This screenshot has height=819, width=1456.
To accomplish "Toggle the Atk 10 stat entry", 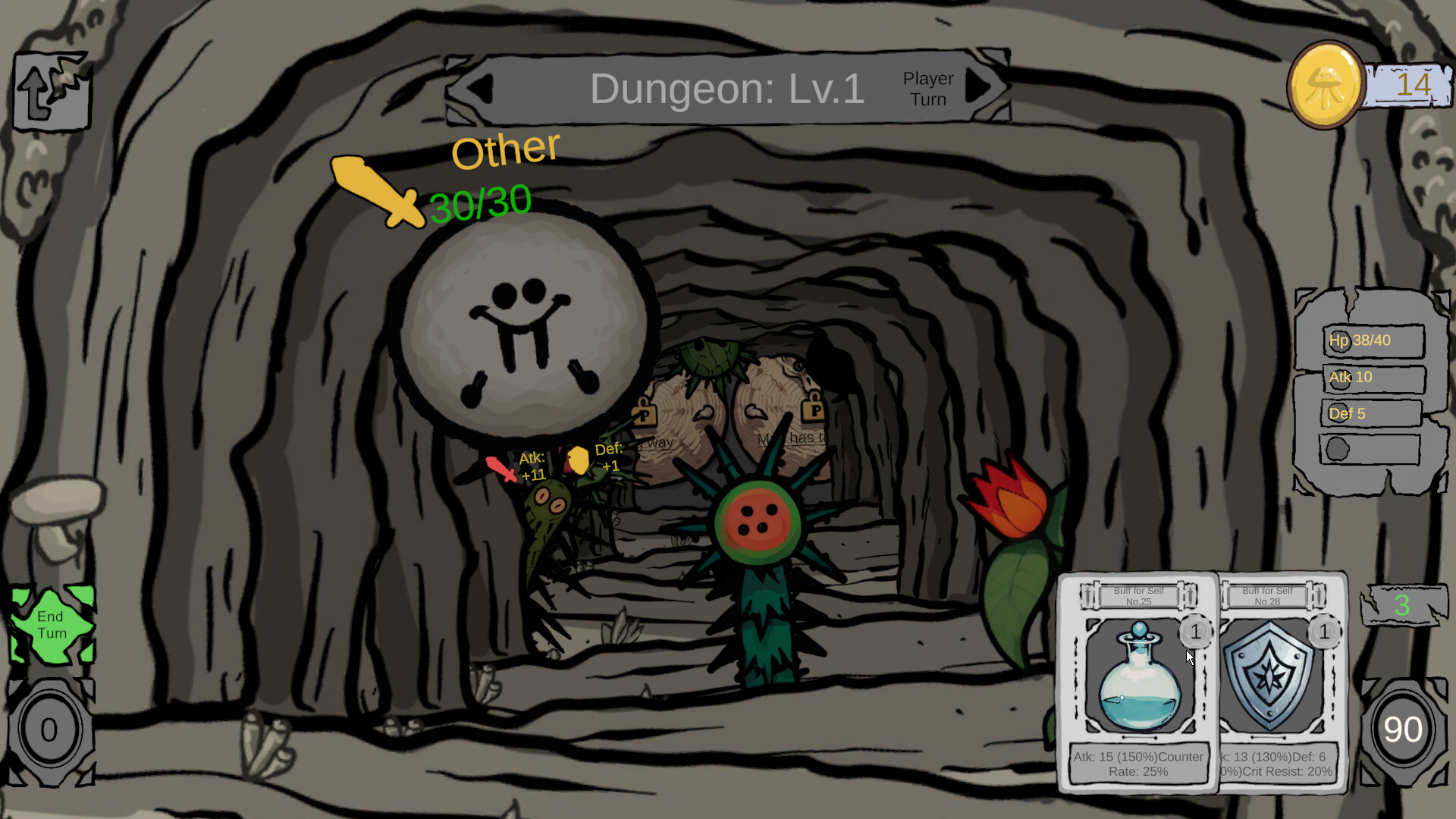I will 1373,377.
